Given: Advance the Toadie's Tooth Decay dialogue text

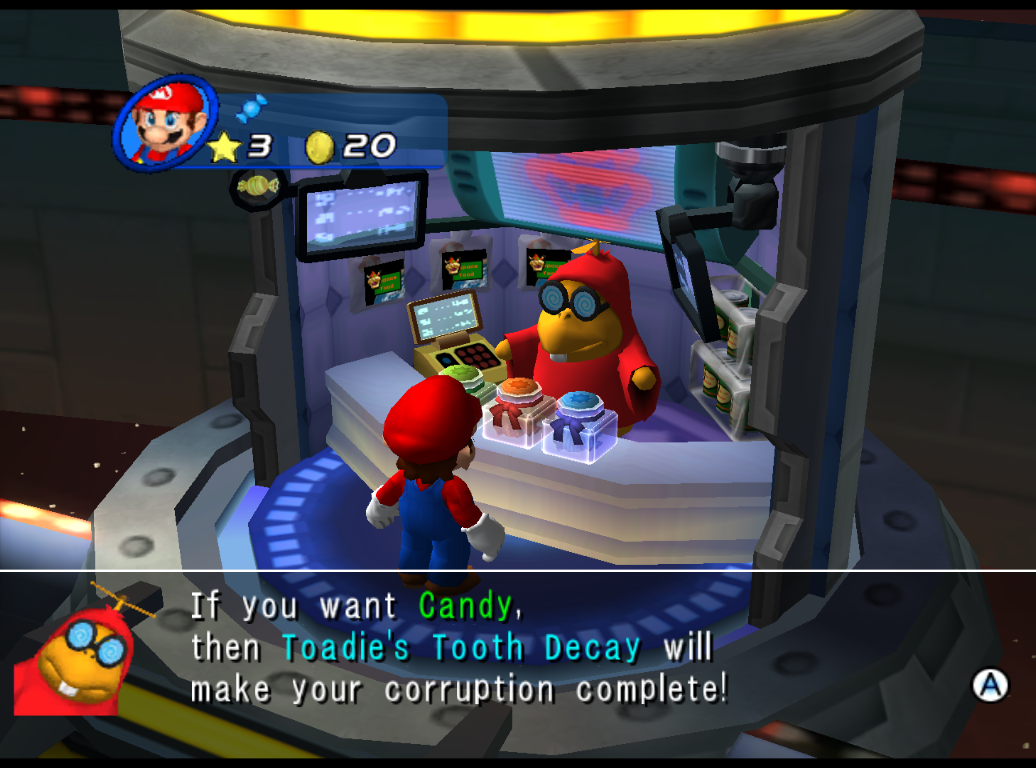Looking at the screenshot, I should tap(990, 684).
